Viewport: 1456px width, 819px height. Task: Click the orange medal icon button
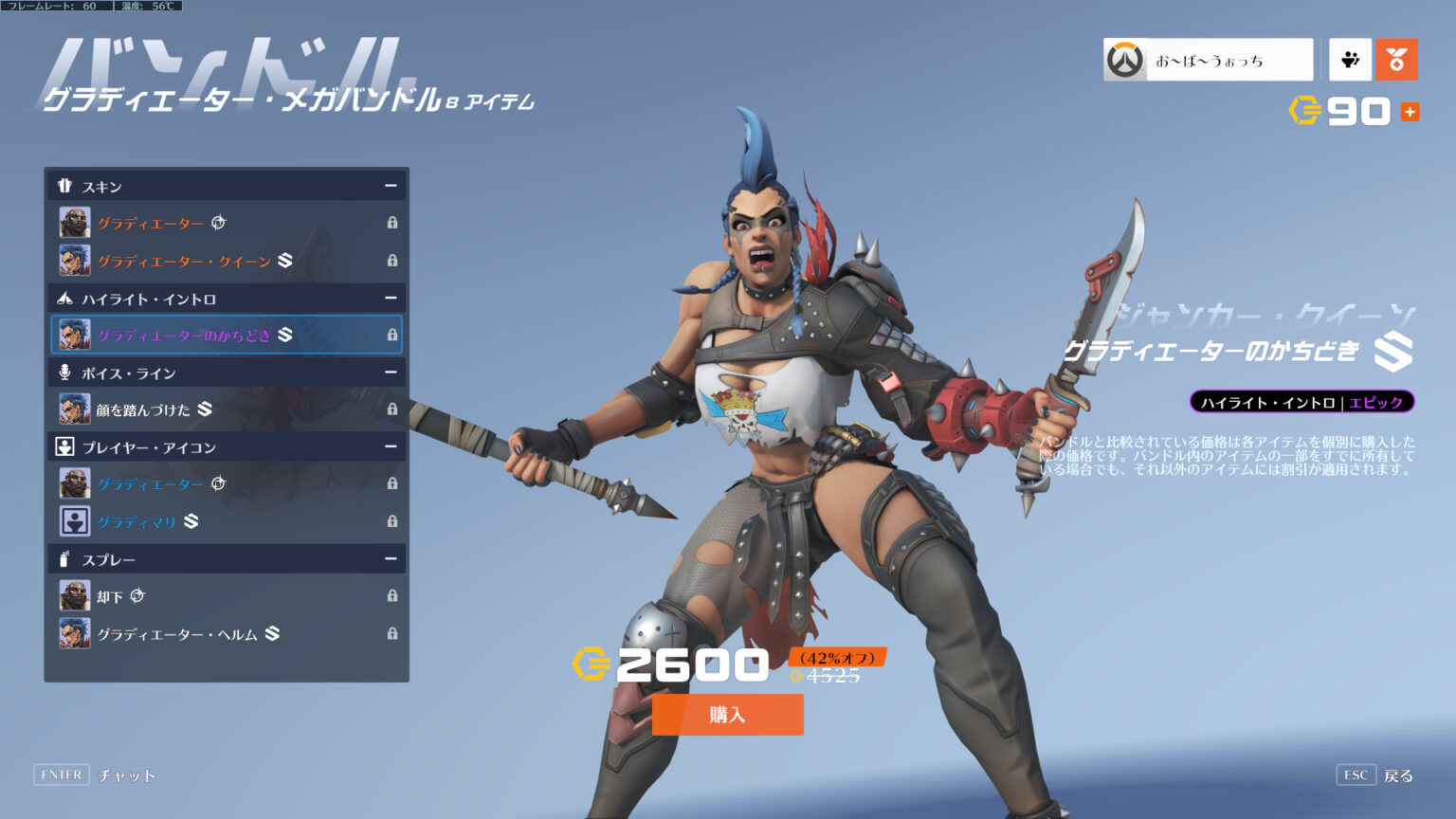pyautogui.click(x=1396, y=60)
